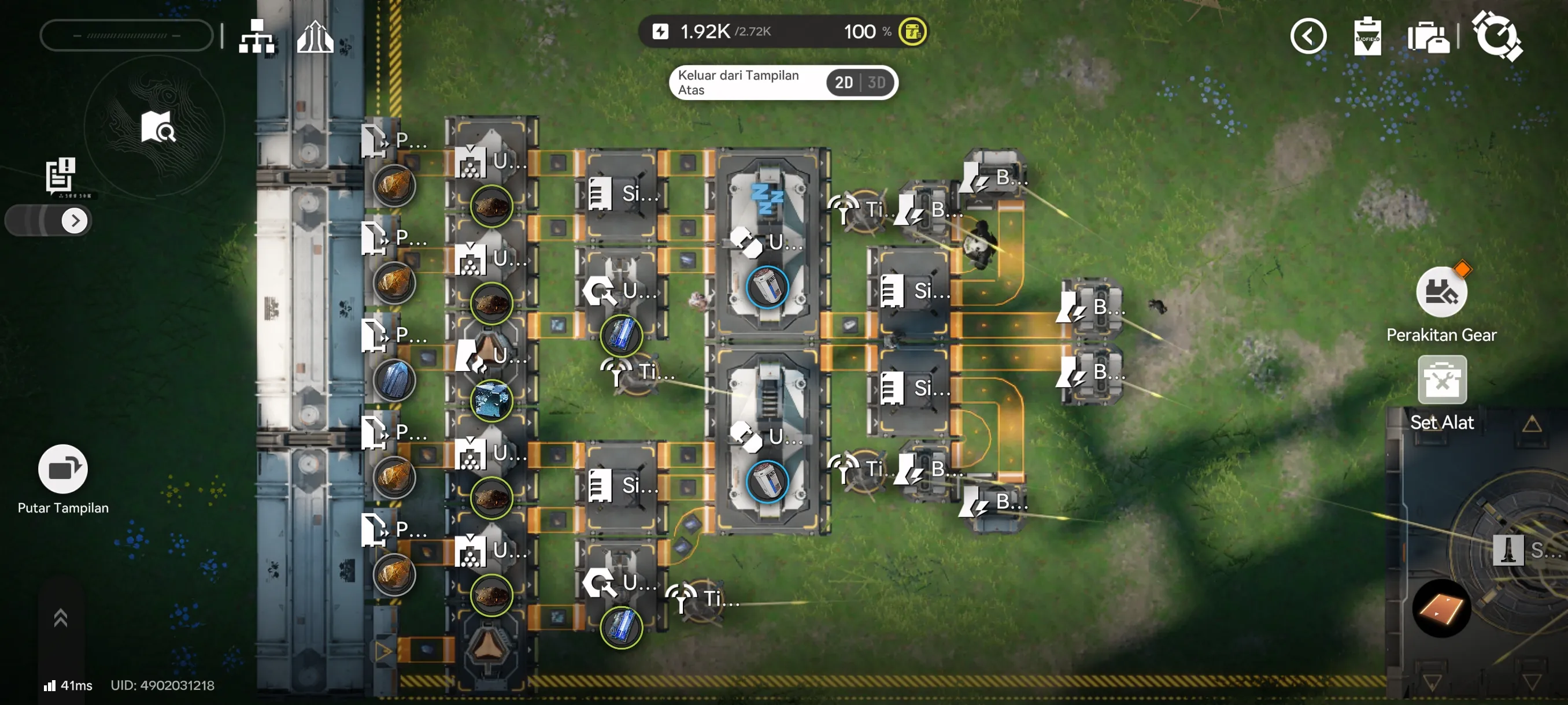1568x705 pixels.
Task: Open the task list alert icon
Action: tap(61, 175)
